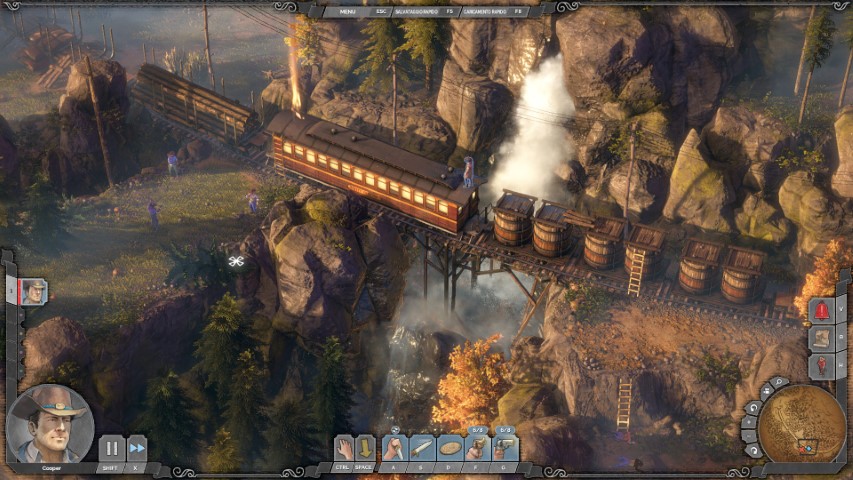Viewport: 853px width, 480px height.
Task: Click the red alarm bell icon
Action: tap(821, 310)
